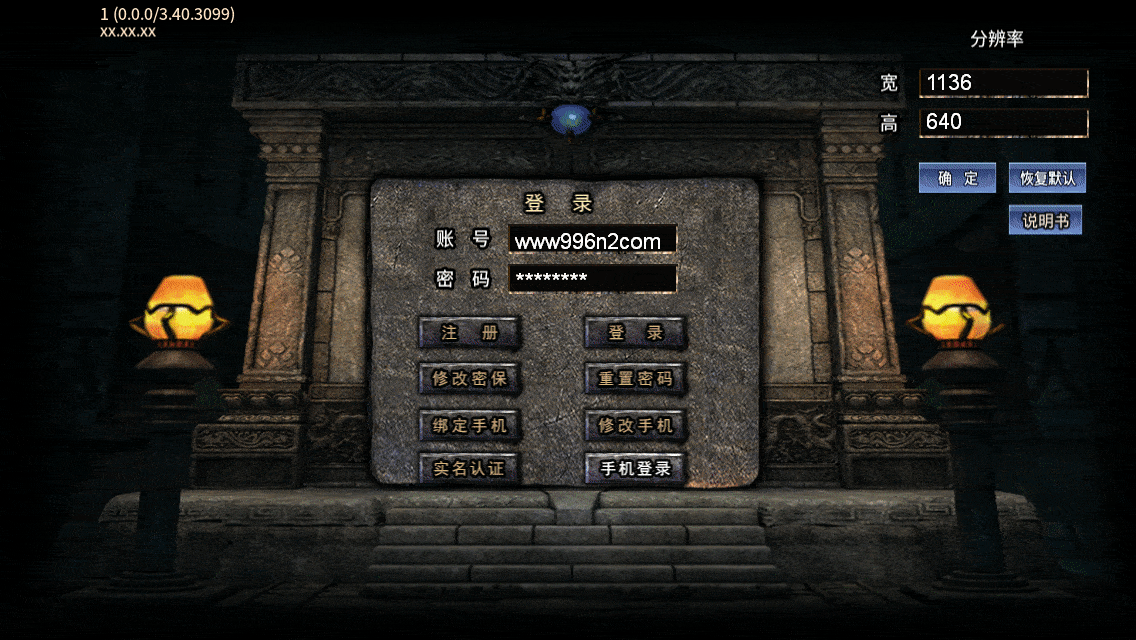The image size is (1136, 640).
Task: Choose the 重置密码 reset password button
Action: [x=635, y=379]
